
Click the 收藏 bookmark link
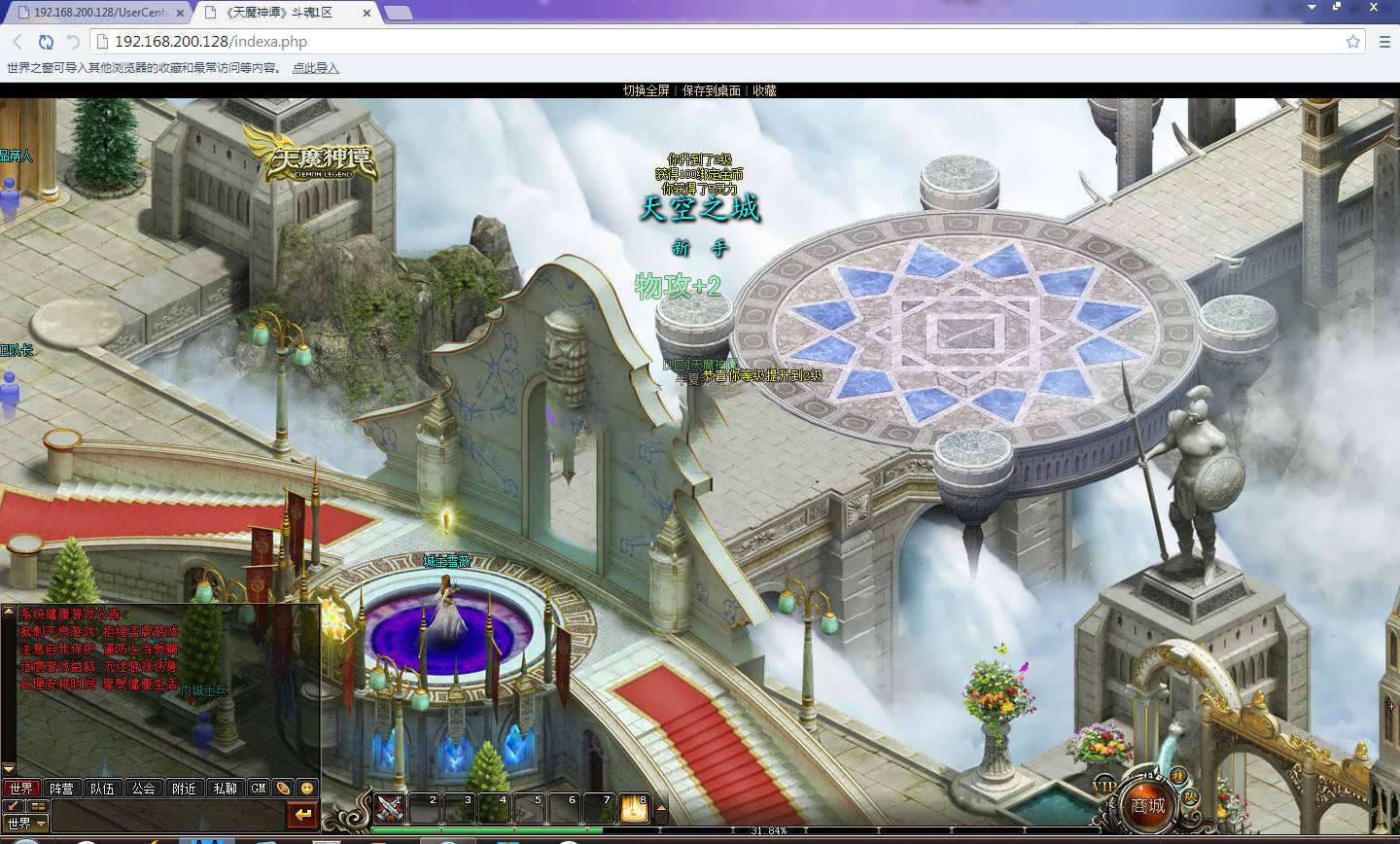pyautogui.click(x=764, y=90)
